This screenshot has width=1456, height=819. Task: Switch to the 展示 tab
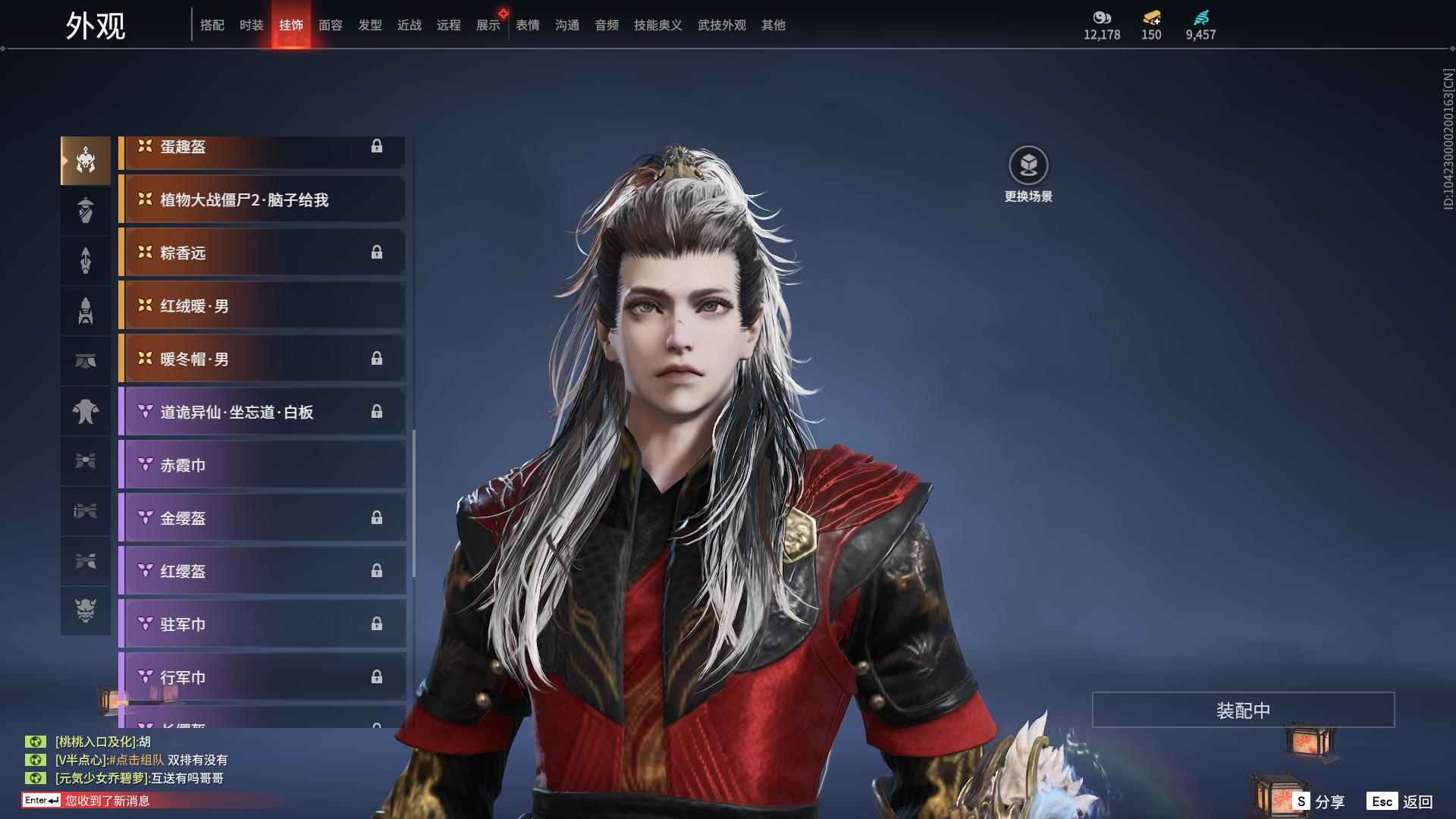[488, 25]
